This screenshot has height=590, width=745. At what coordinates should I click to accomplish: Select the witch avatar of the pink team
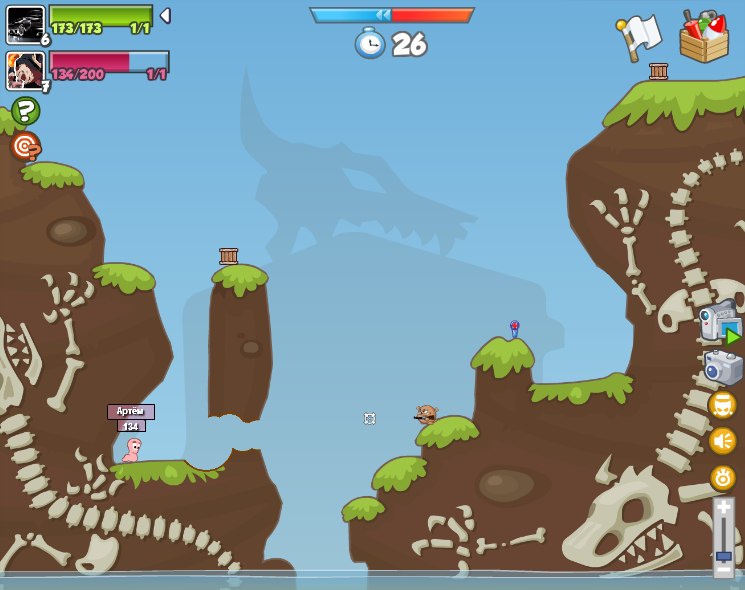pyautogui.click(x=25, y=70)
